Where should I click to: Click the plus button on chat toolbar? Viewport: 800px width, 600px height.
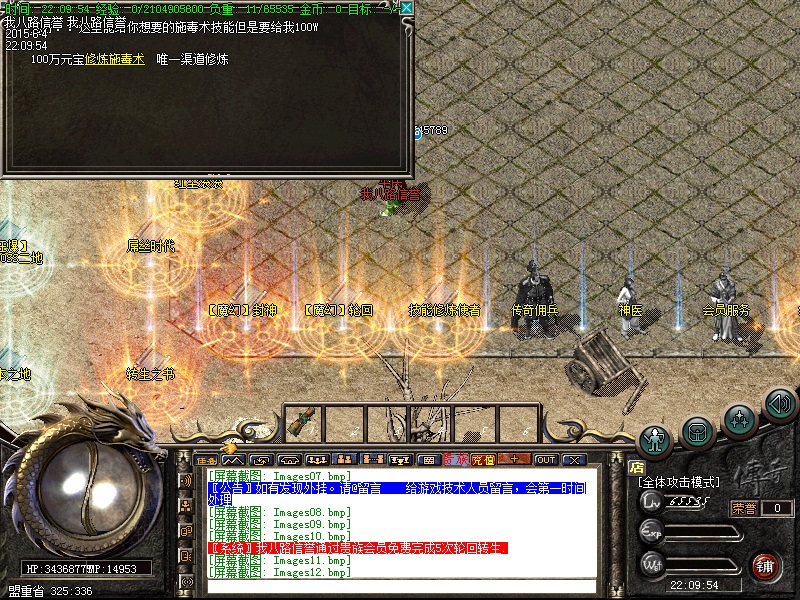pos(515,460)
